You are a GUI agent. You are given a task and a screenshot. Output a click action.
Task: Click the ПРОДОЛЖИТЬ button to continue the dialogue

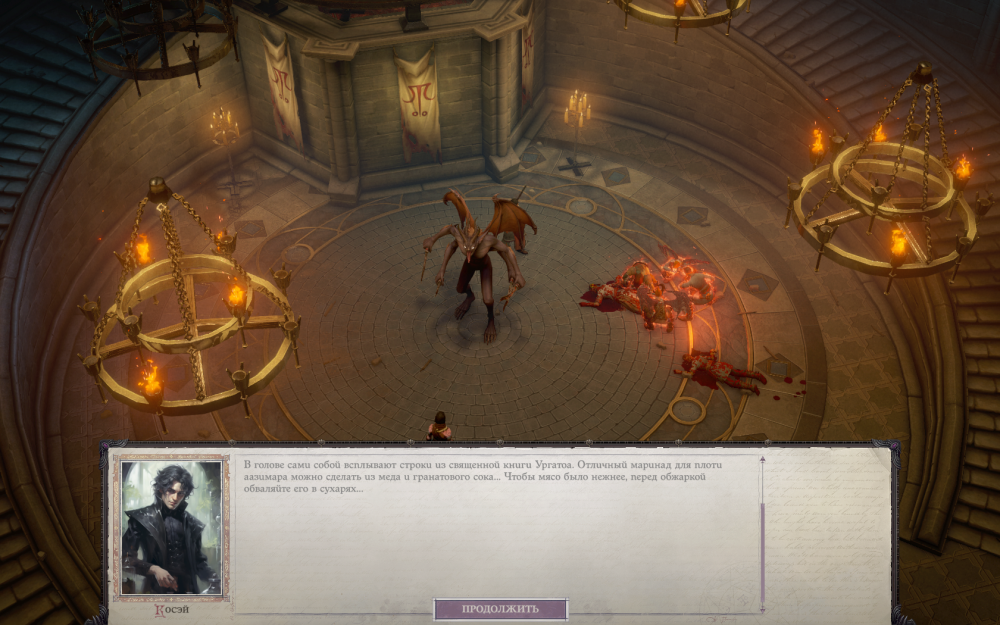click(x=500, y=609)
